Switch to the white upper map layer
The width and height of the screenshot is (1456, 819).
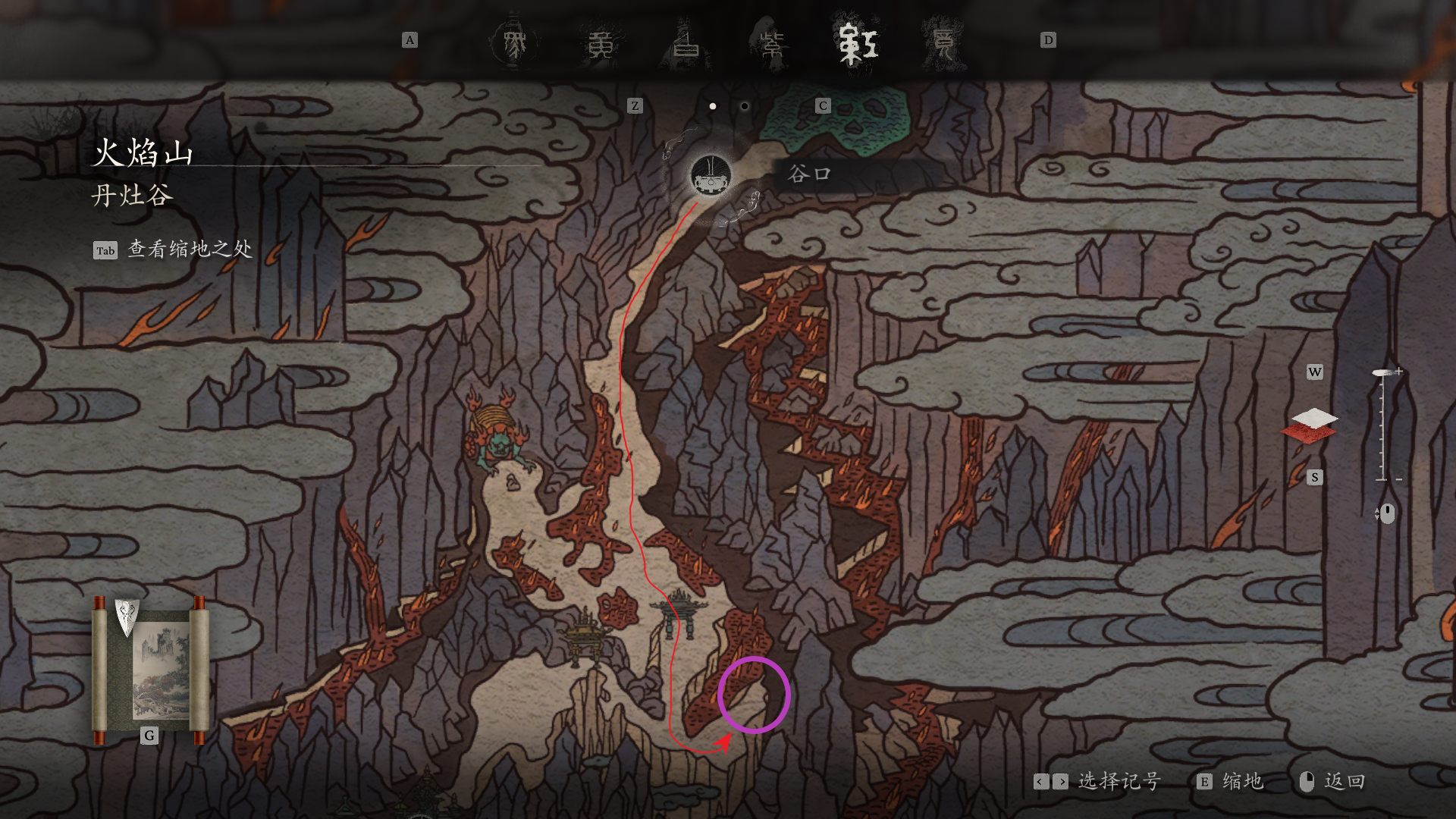coord(1314,417)
